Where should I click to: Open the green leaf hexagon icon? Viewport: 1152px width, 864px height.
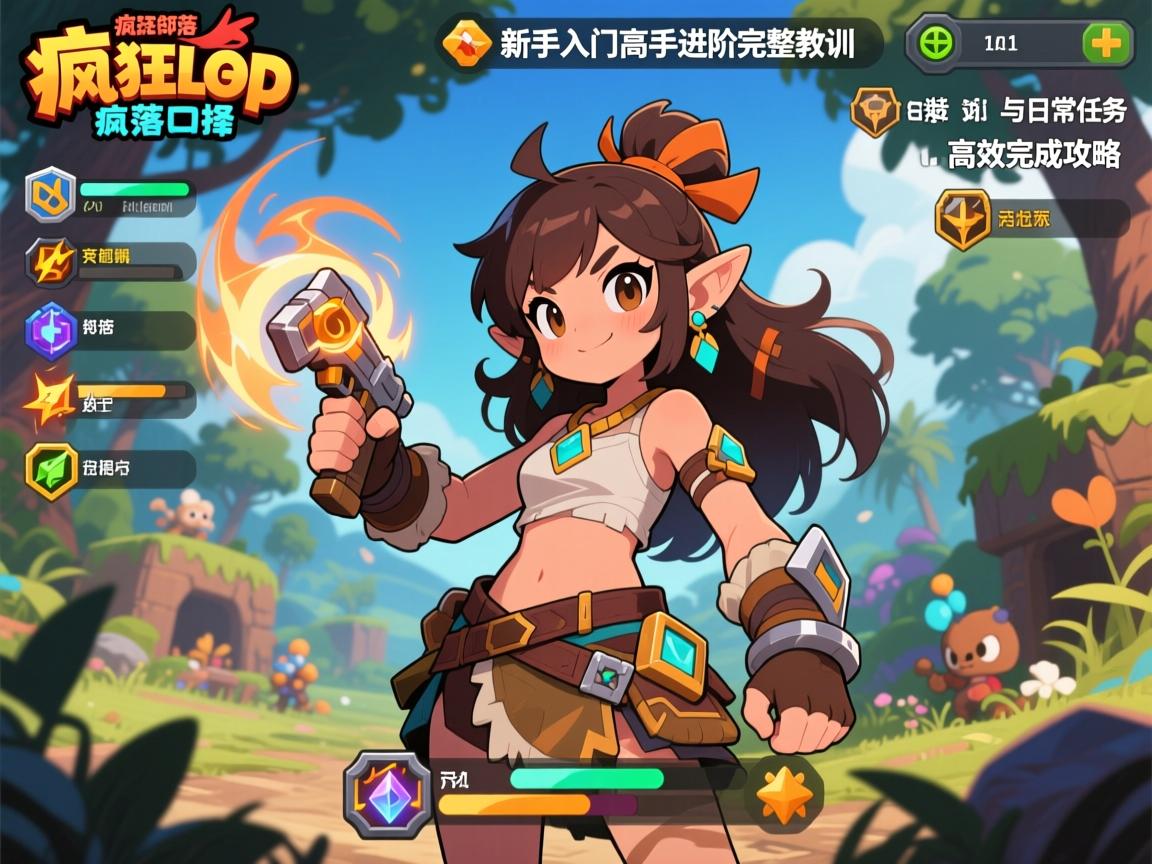tap(50, 469)
